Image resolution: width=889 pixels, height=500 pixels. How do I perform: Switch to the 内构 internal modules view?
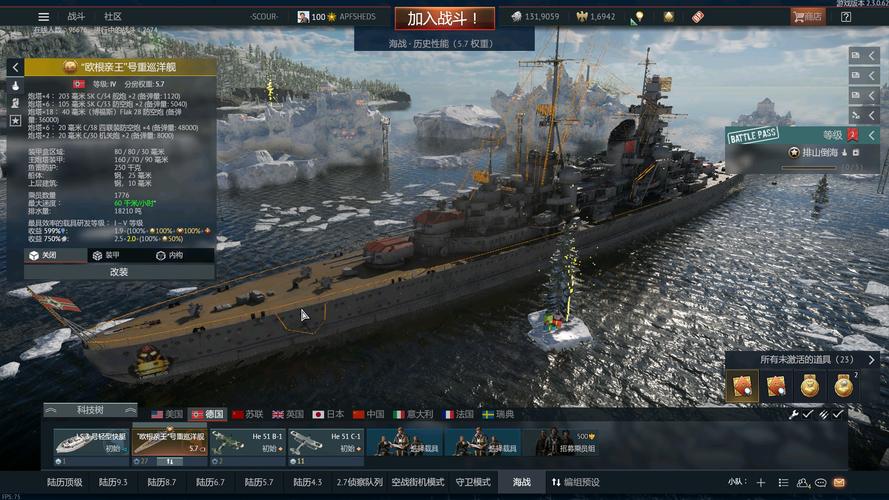[170, 255]
